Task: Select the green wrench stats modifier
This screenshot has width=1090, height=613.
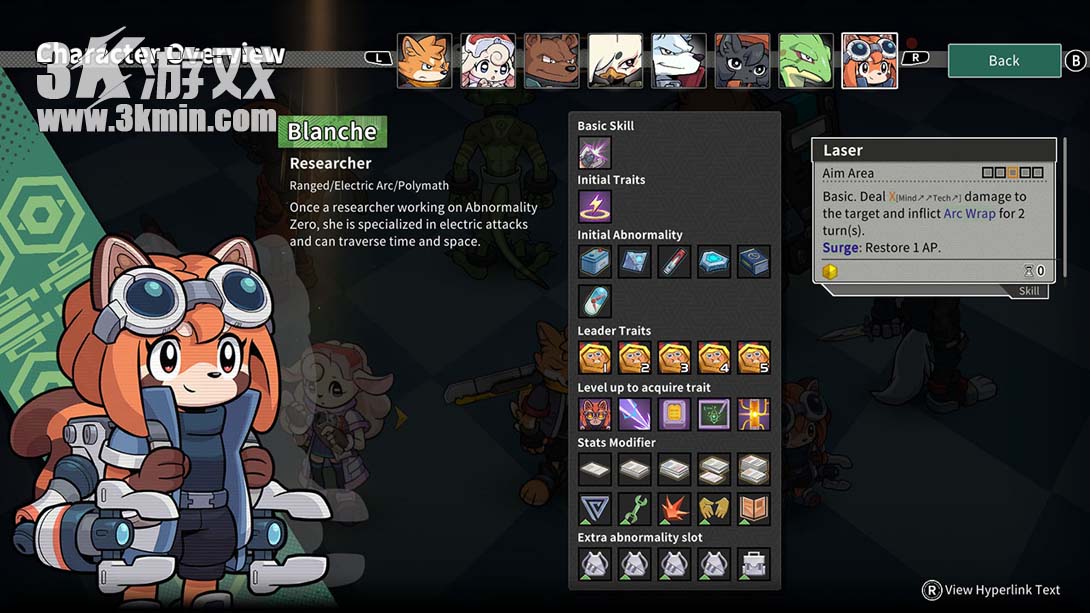Action: coord(634,508)
